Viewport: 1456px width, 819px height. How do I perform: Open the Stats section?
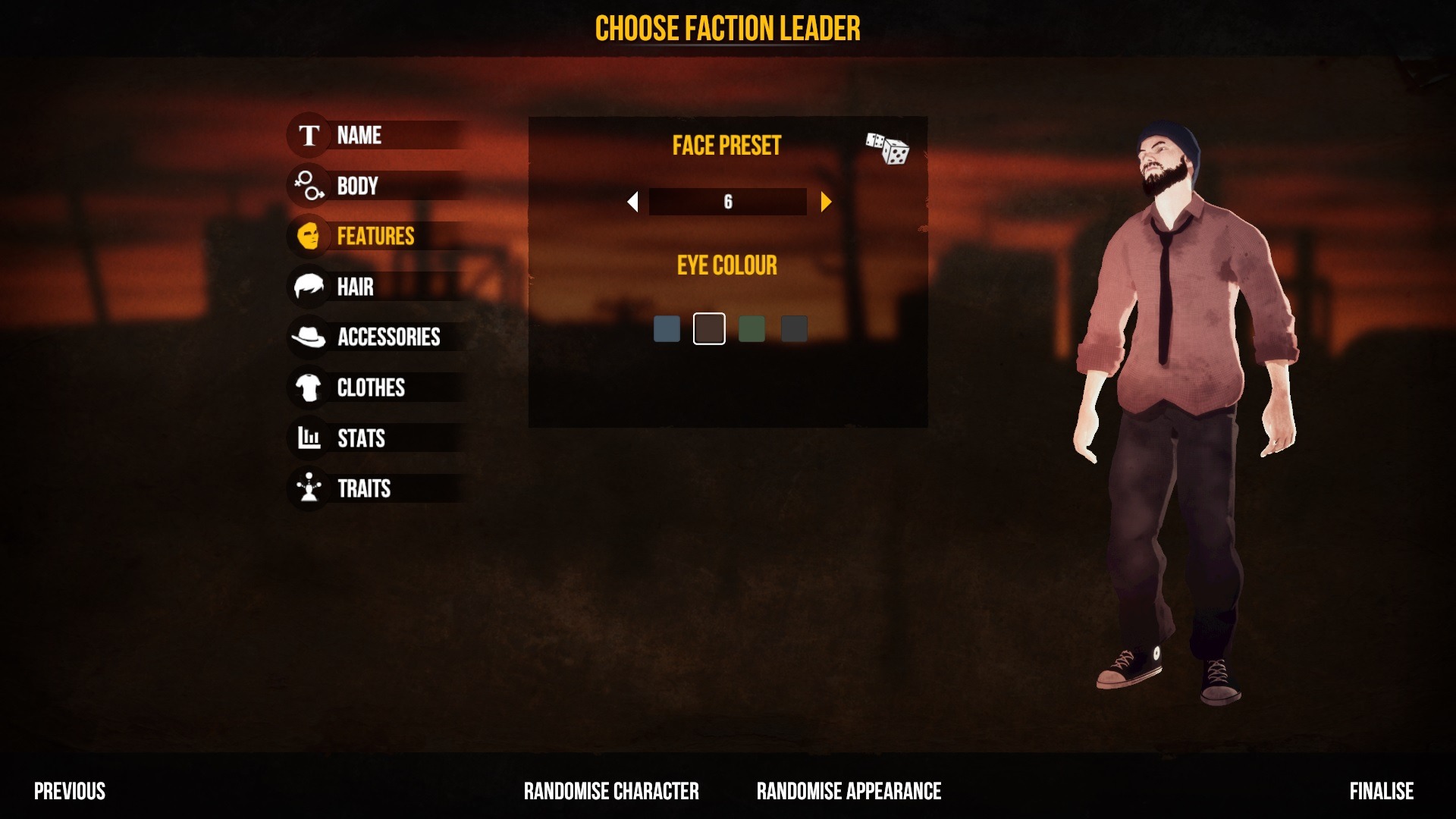pos(361,438)
